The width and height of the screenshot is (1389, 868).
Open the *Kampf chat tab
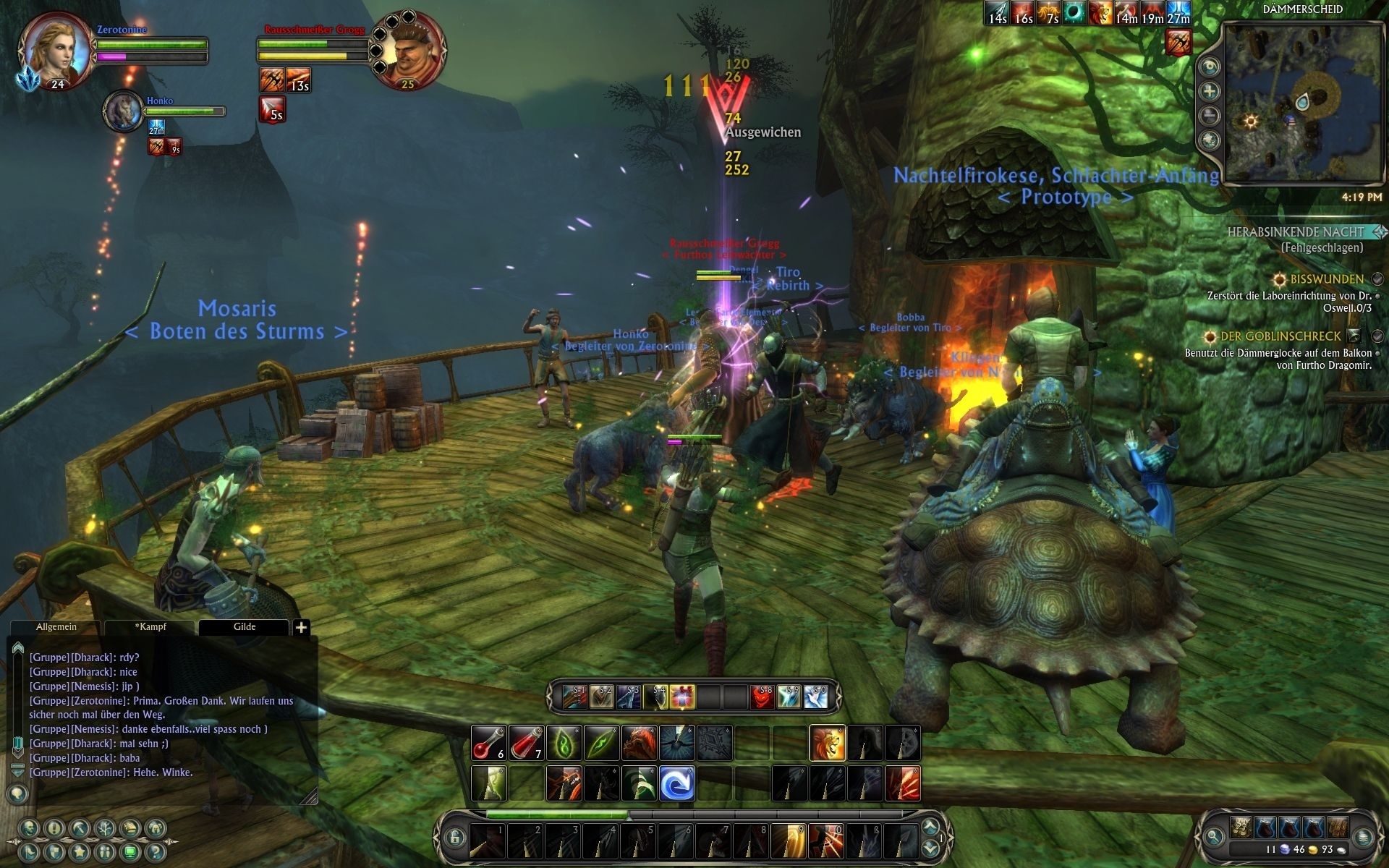coord(150,627)
